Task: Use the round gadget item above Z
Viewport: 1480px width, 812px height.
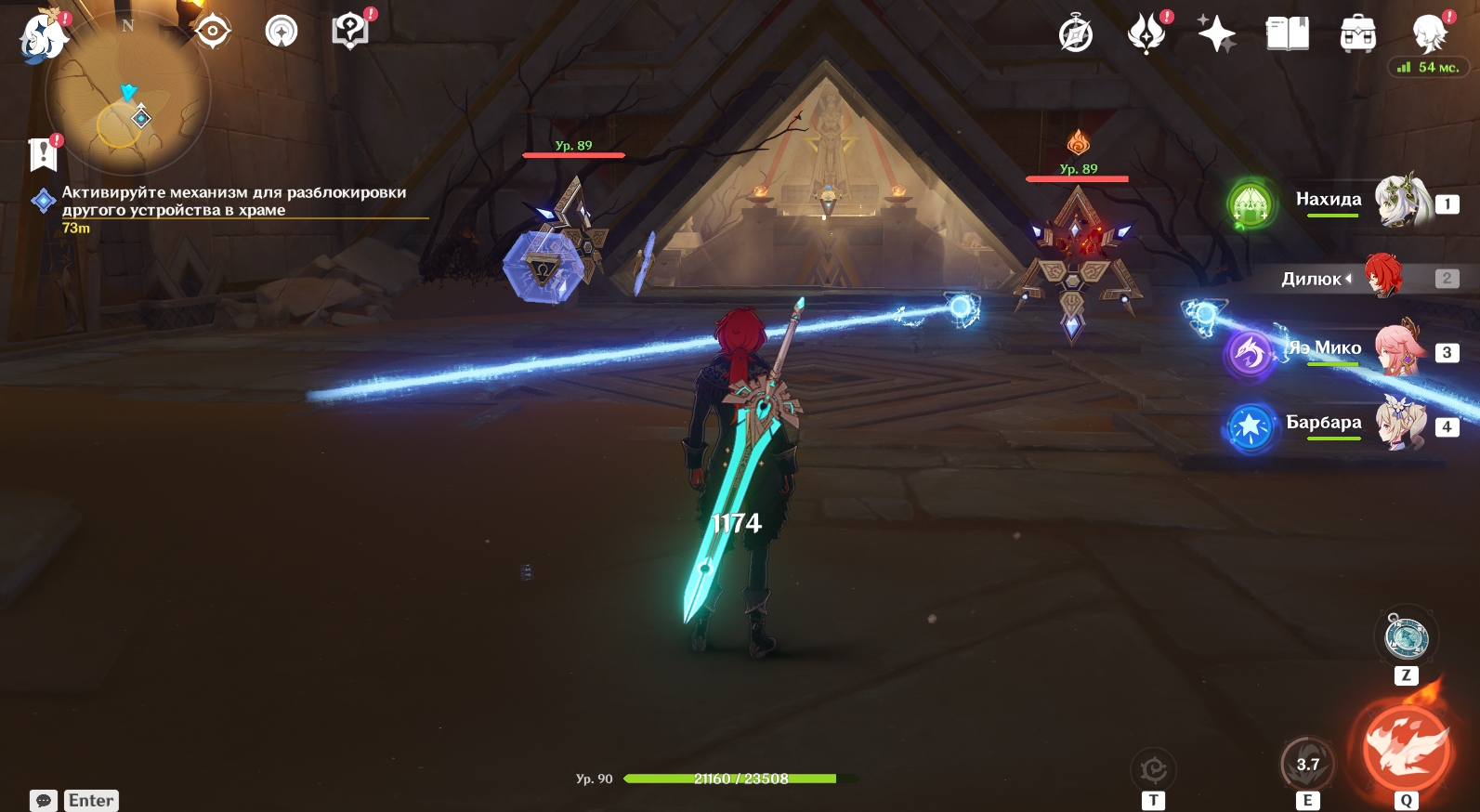Action: (1406, 637)
